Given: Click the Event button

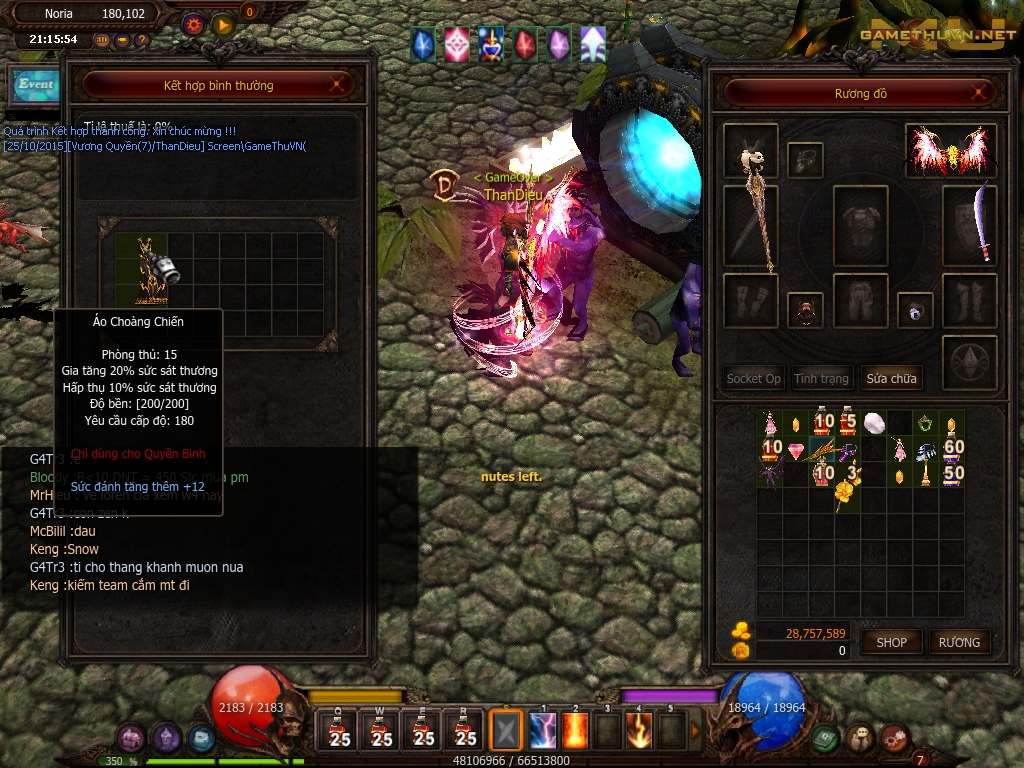Looking at the screenshot, I should point(35,85).
